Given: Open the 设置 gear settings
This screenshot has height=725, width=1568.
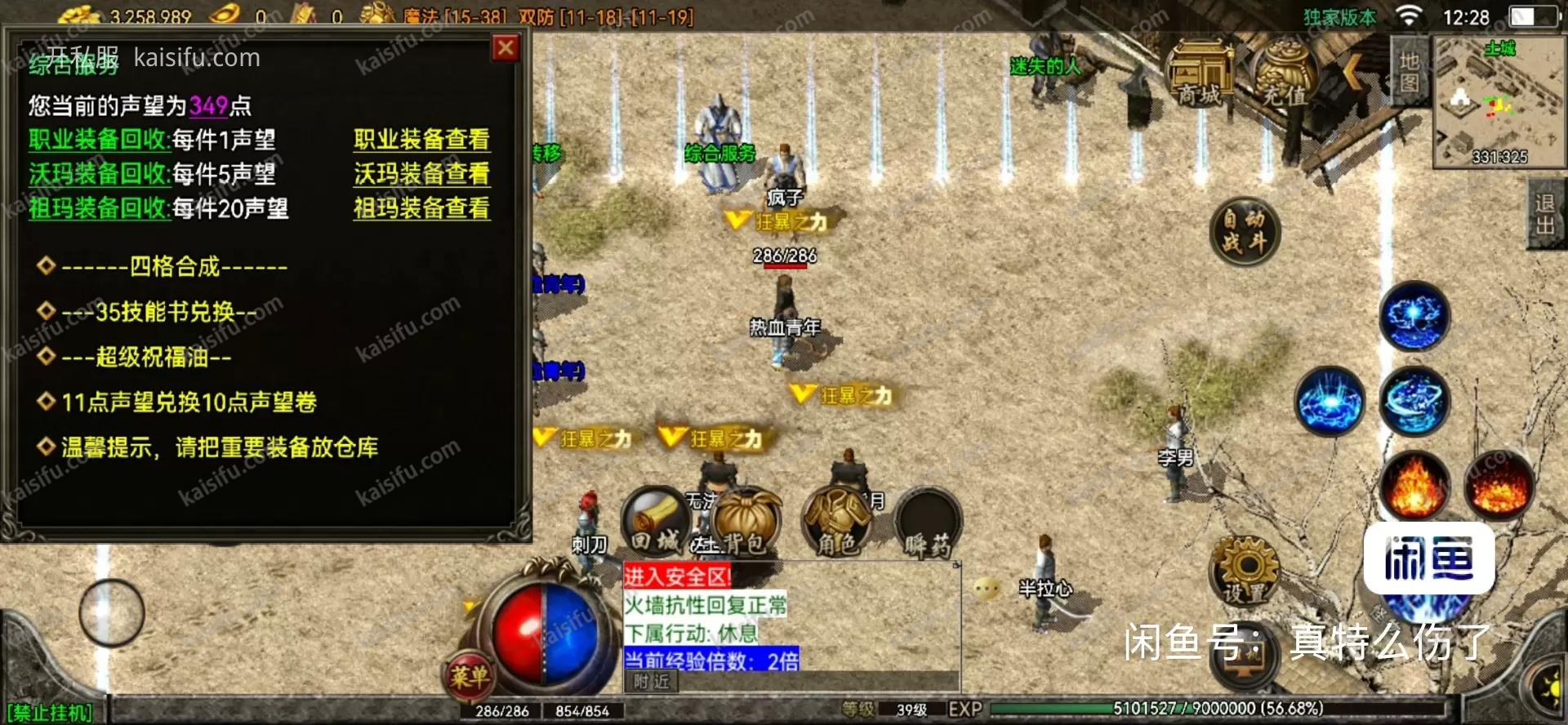Looking at the screenshot, I should point(1245,569).
